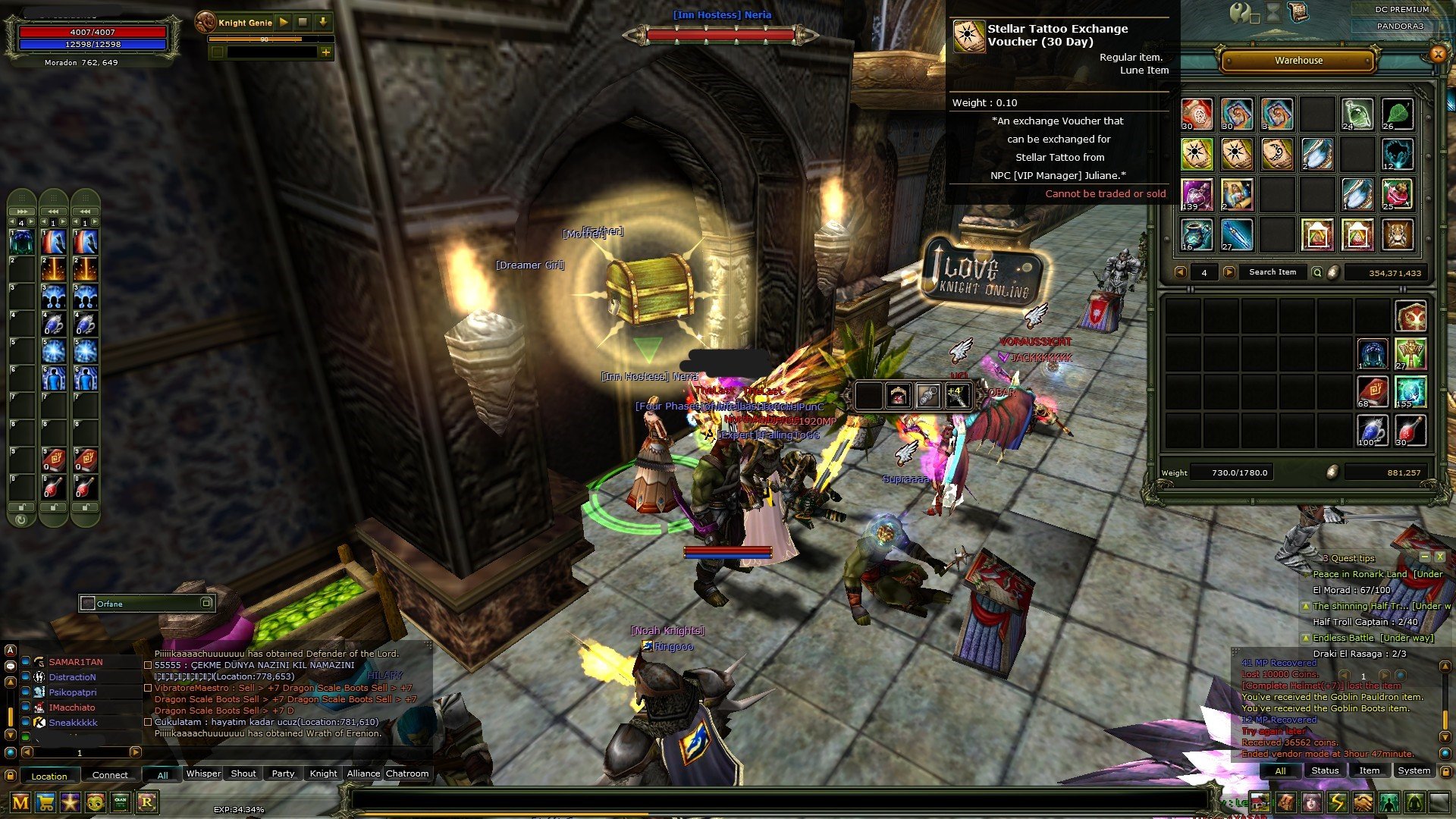The width and height of the screenshot is (1456, 819).
Task: Click the handshake trade icon bottom-right
Action: [x=1363, y=802]
